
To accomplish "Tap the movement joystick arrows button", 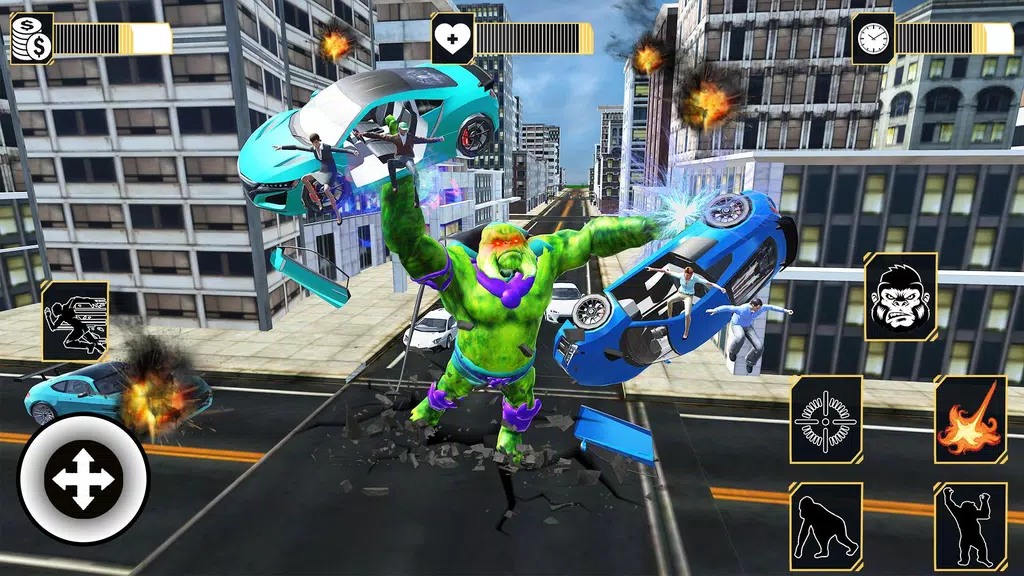I will (x=83, y=478).
